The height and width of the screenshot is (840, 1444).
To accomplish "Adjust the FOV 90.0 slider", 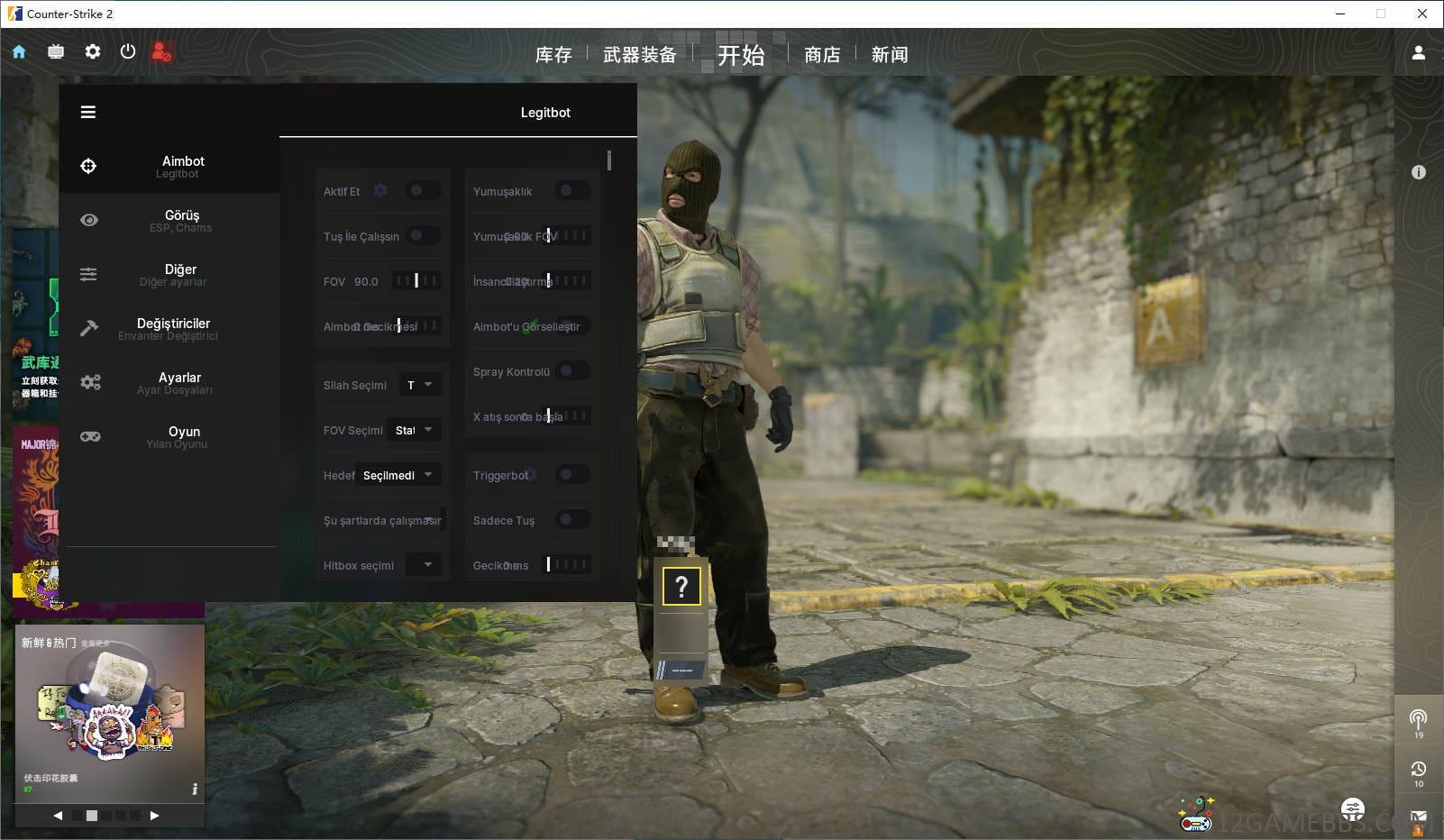I will click(416, 281).
